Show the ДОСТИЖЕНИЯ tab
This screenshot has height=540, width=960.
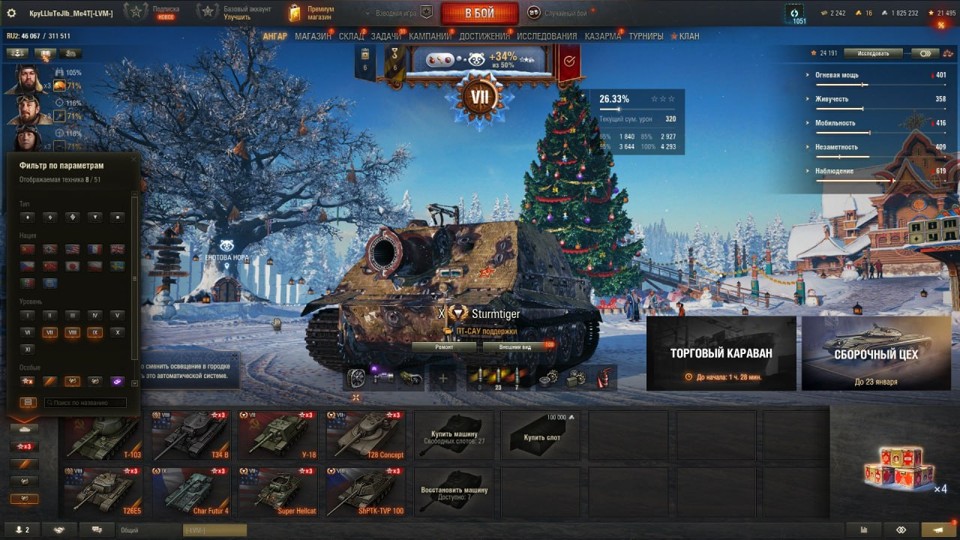point(484,36)
